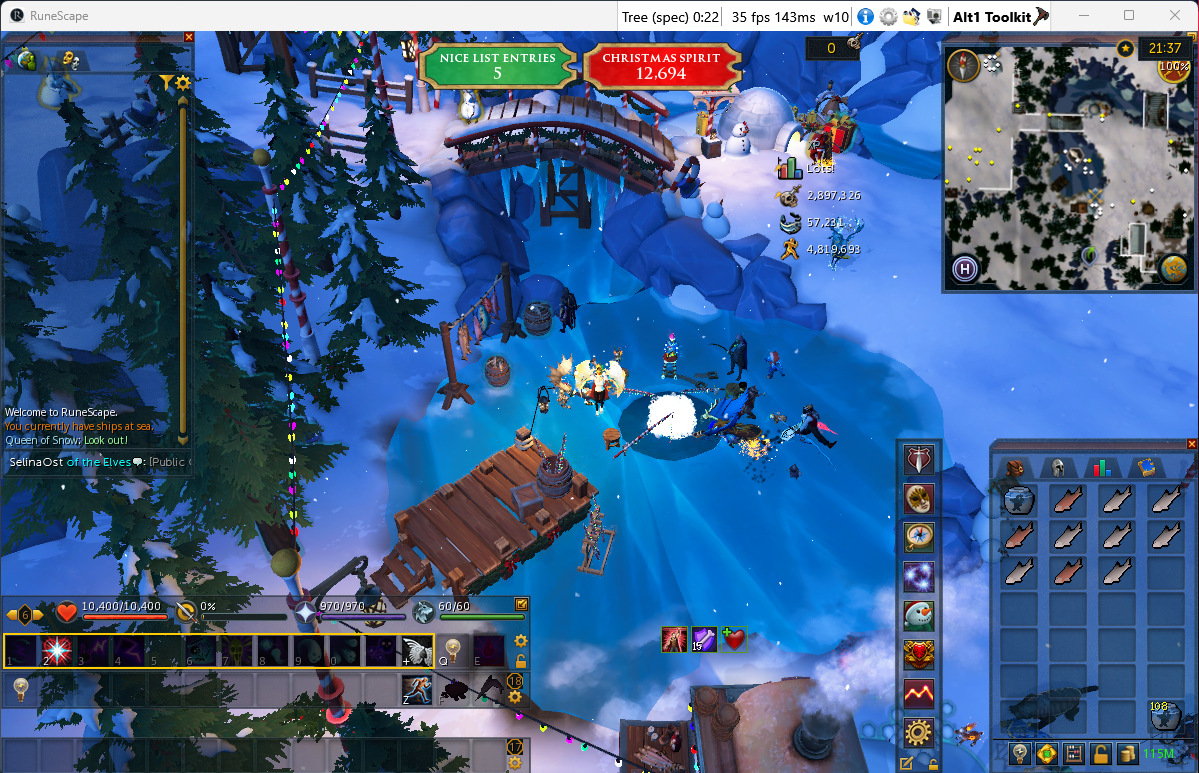The height and width of the screenshot is (773, 1199).
Task: Switch to the blue spellbook tab
Action: click(1146, 467)
